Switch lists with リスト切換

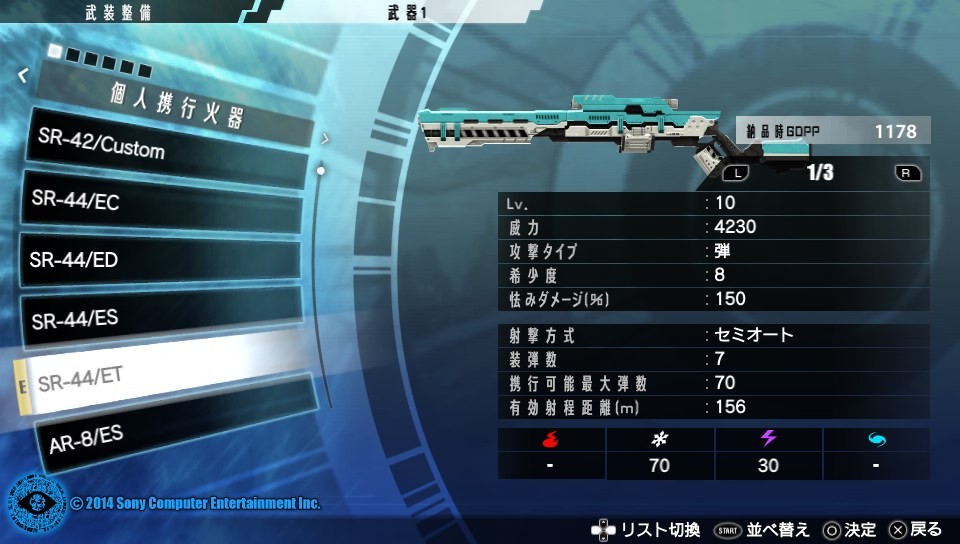pyautogui.click(x=646, y=529)
